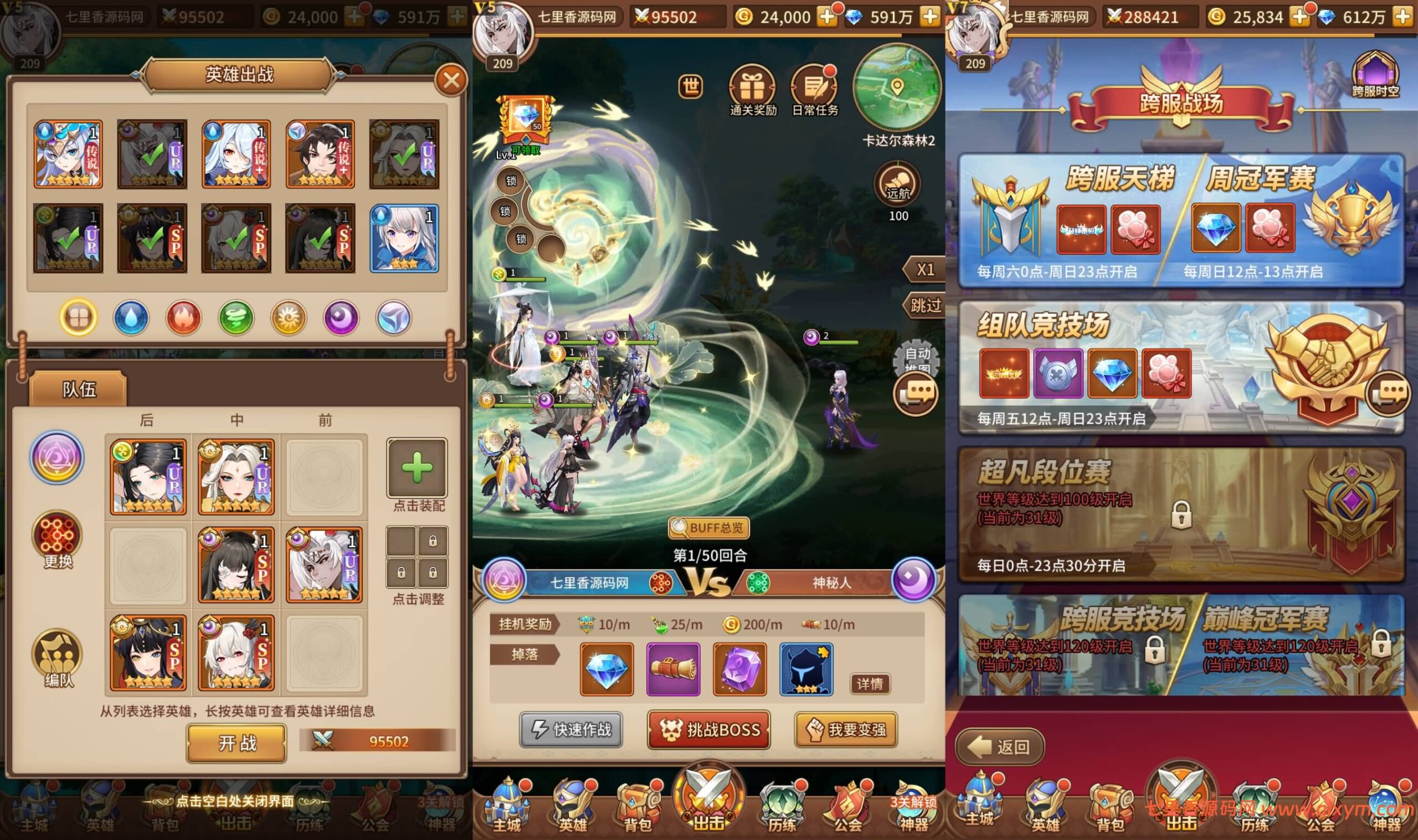
Task: Filter heroes by the fire element
Action: pyautogui.click(x=183, y=317)
